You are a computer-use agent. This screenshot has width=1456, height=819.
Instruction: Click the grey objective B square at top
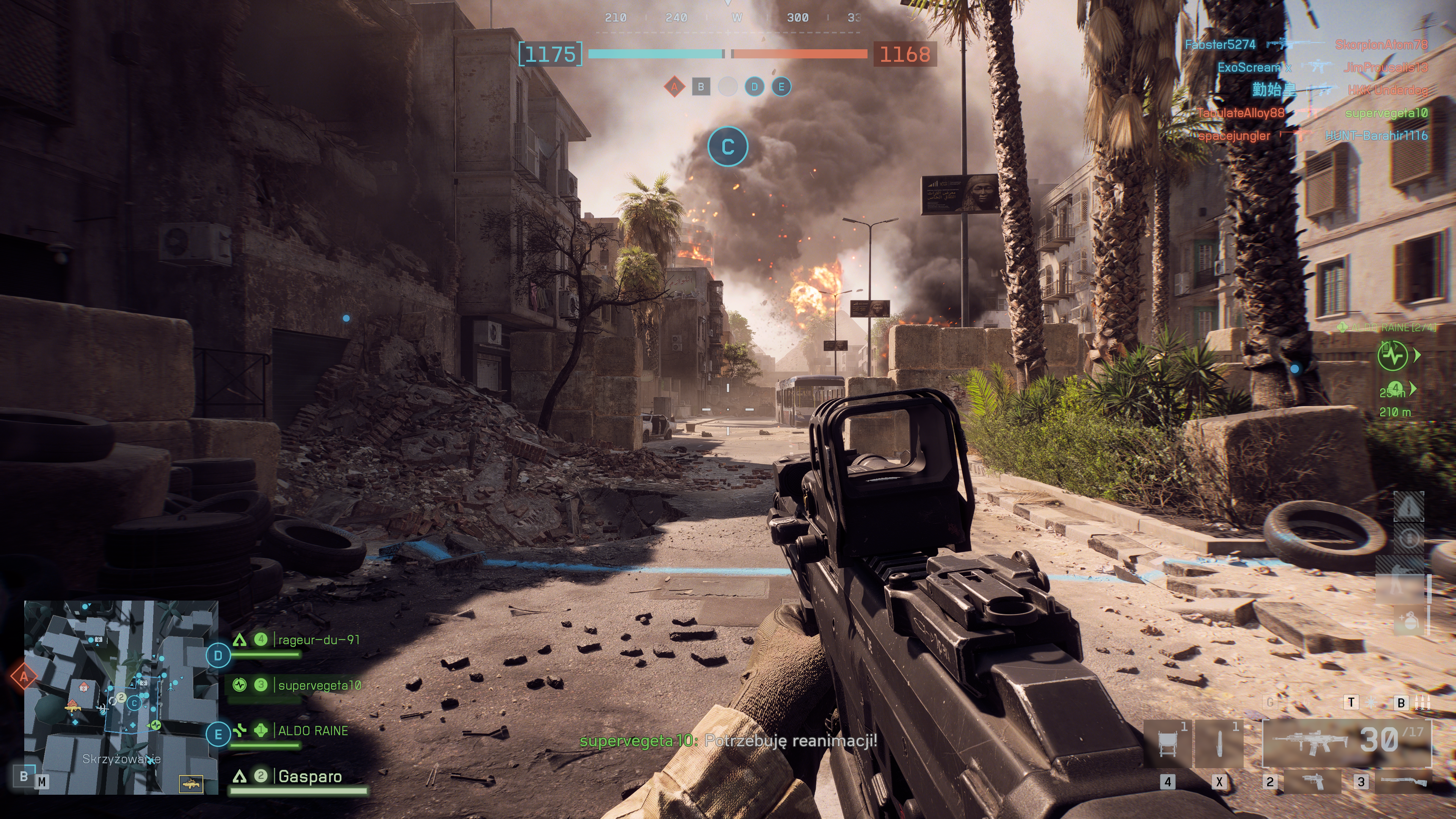click(x=701, y=87)
